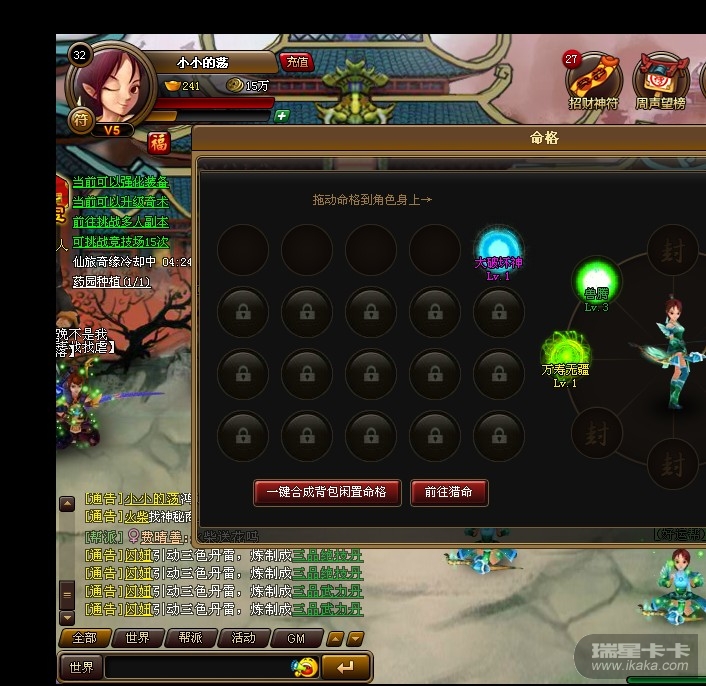Open the 药园种植 (1/1) tracker entry
The height and width of the screenshot is (686, 706).
click(x=111, y=282)
